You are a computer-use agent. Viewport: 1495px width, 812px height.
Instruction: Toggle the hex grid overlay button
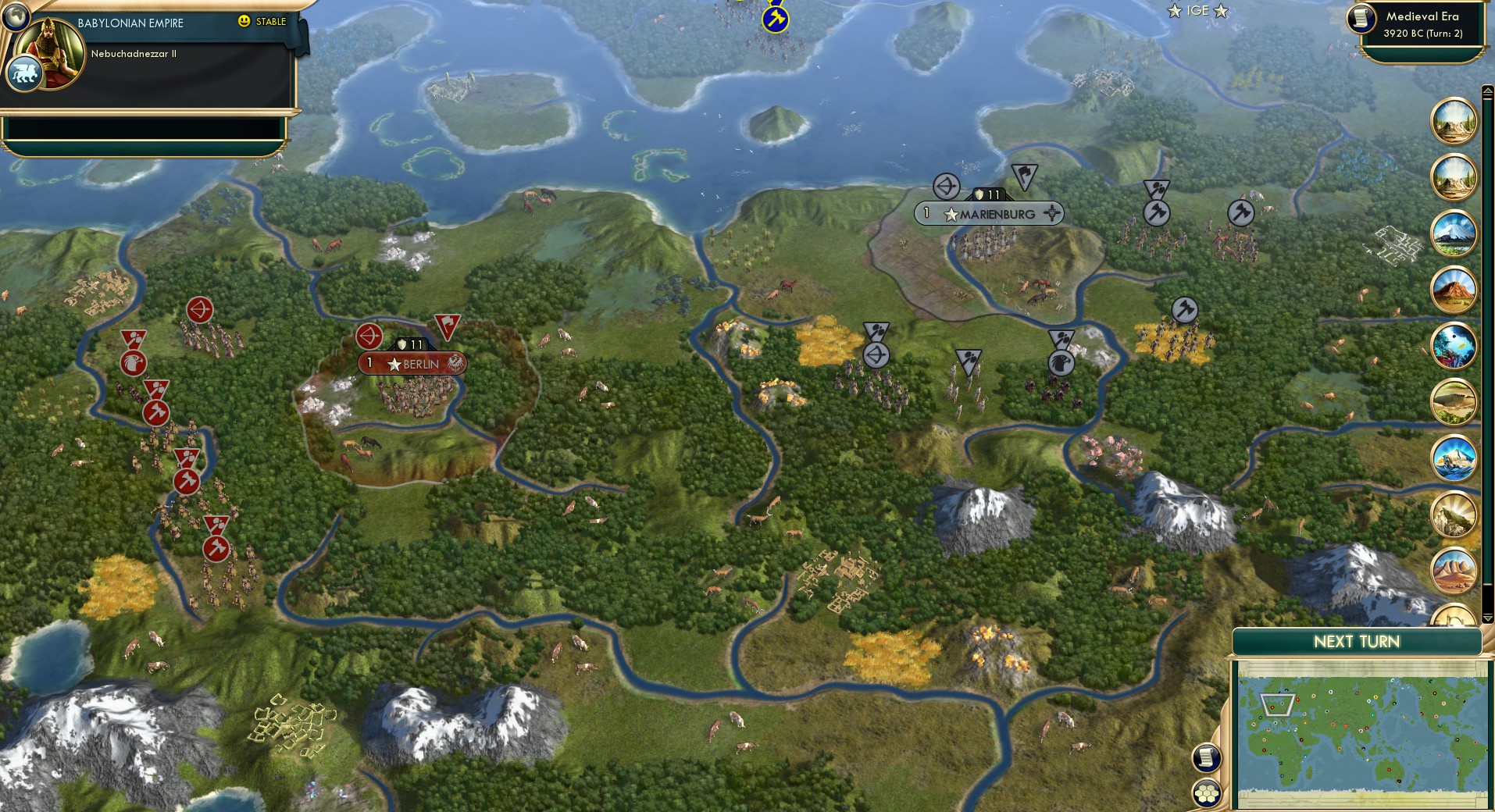pos(1207,794)
